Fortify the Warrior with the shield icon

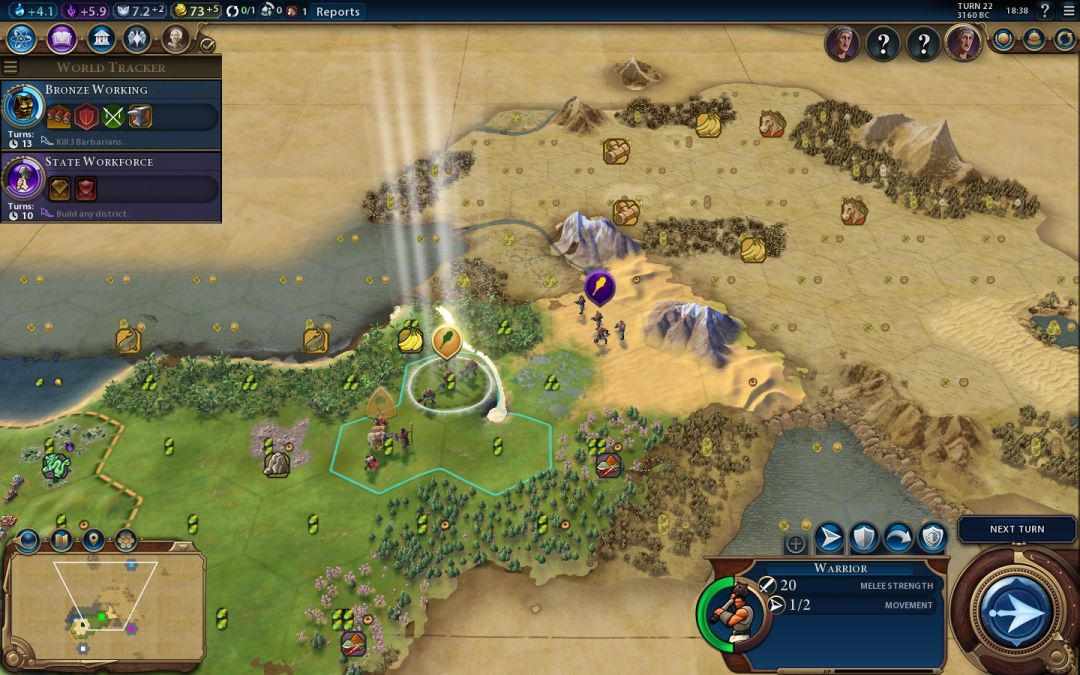pos(863,539)
